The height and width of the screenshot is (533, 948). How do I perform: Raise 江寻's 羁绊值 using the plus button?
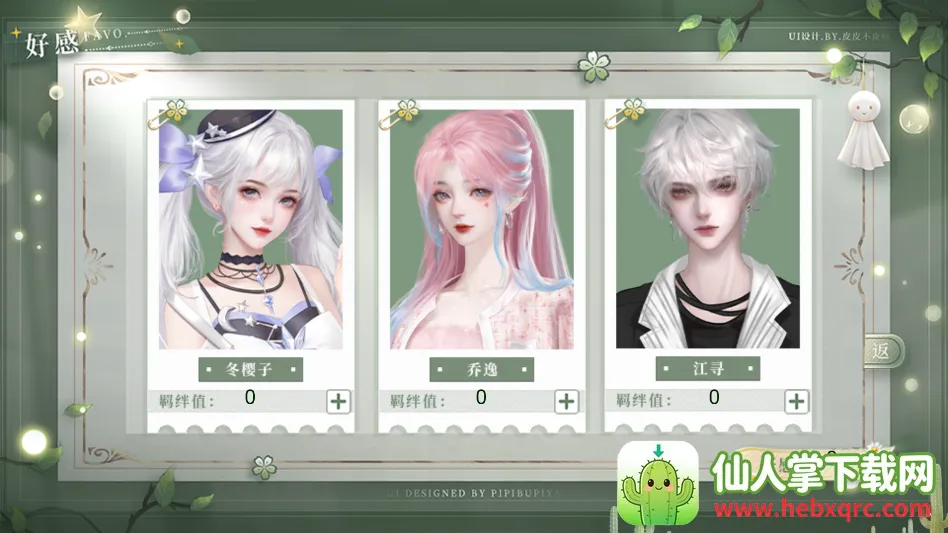(x=796, y=401)
